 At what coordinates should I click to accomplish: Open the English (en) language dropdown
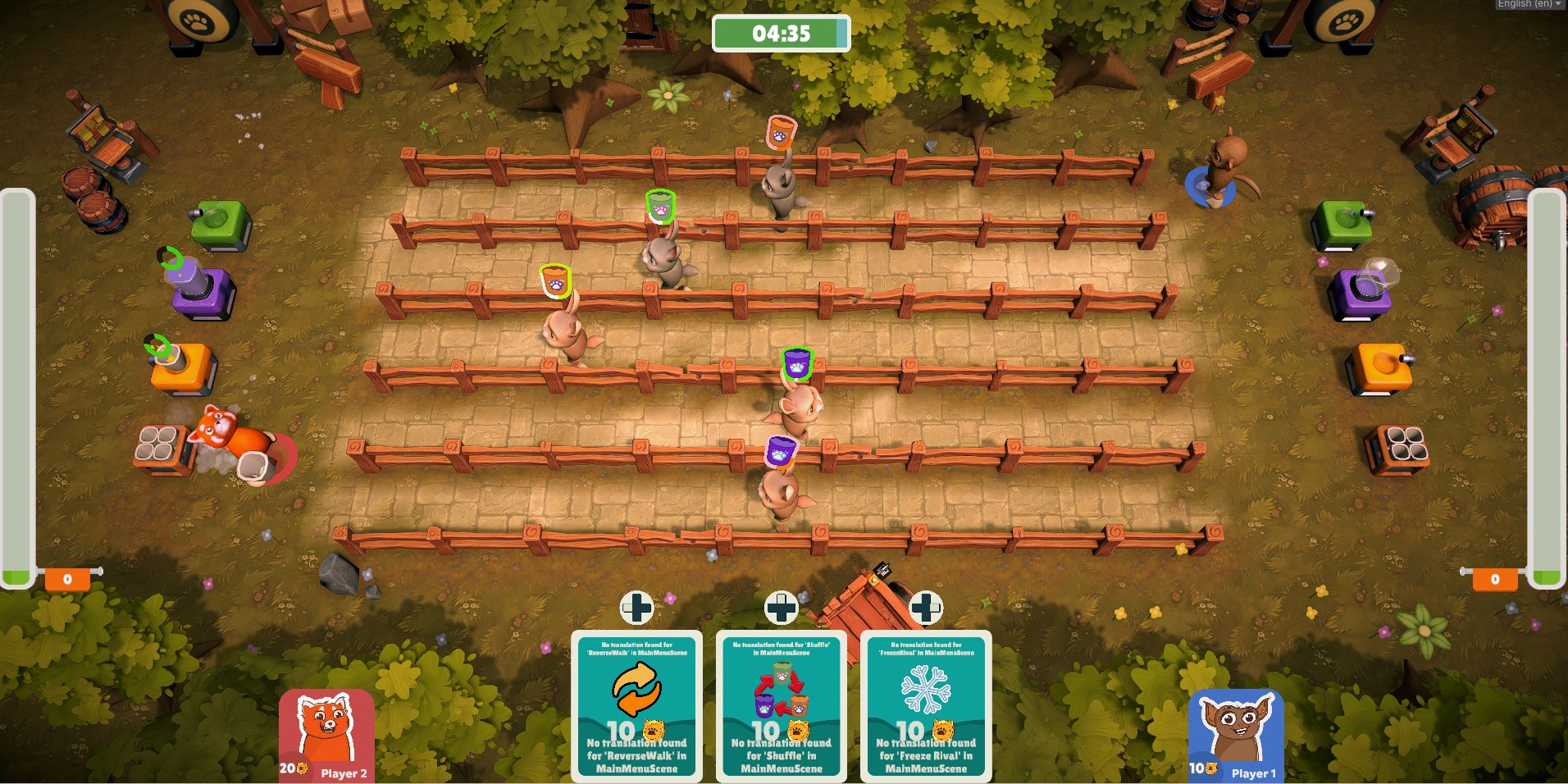pos(1529,4)
